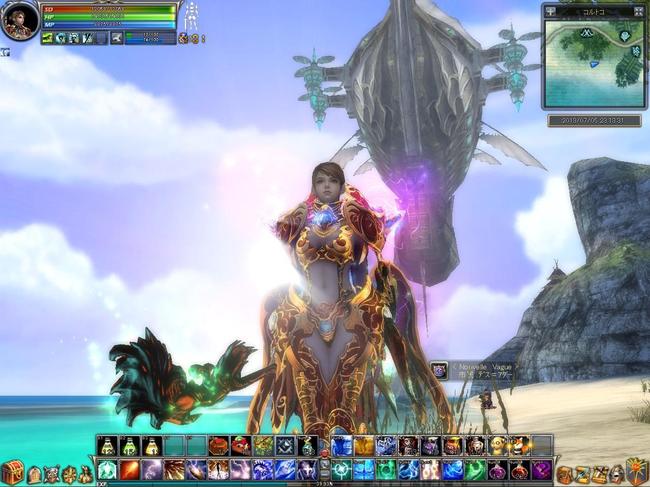Click the Nouvelle Vague guild nameplate emblem

tap(439, 371)
